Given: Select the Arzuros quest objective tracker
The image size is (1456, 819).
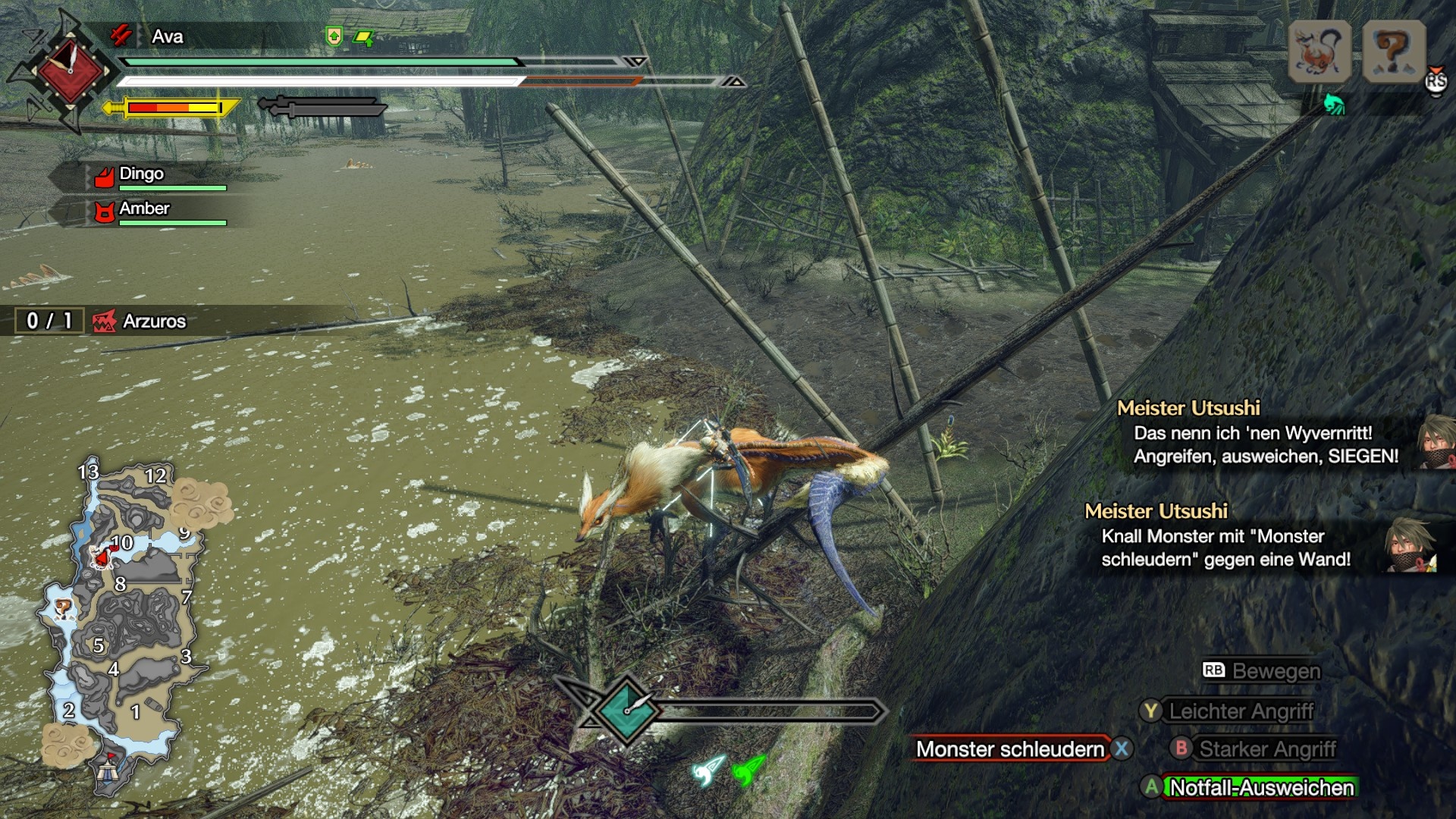Looking at the screenshot, I should (140, 321).
